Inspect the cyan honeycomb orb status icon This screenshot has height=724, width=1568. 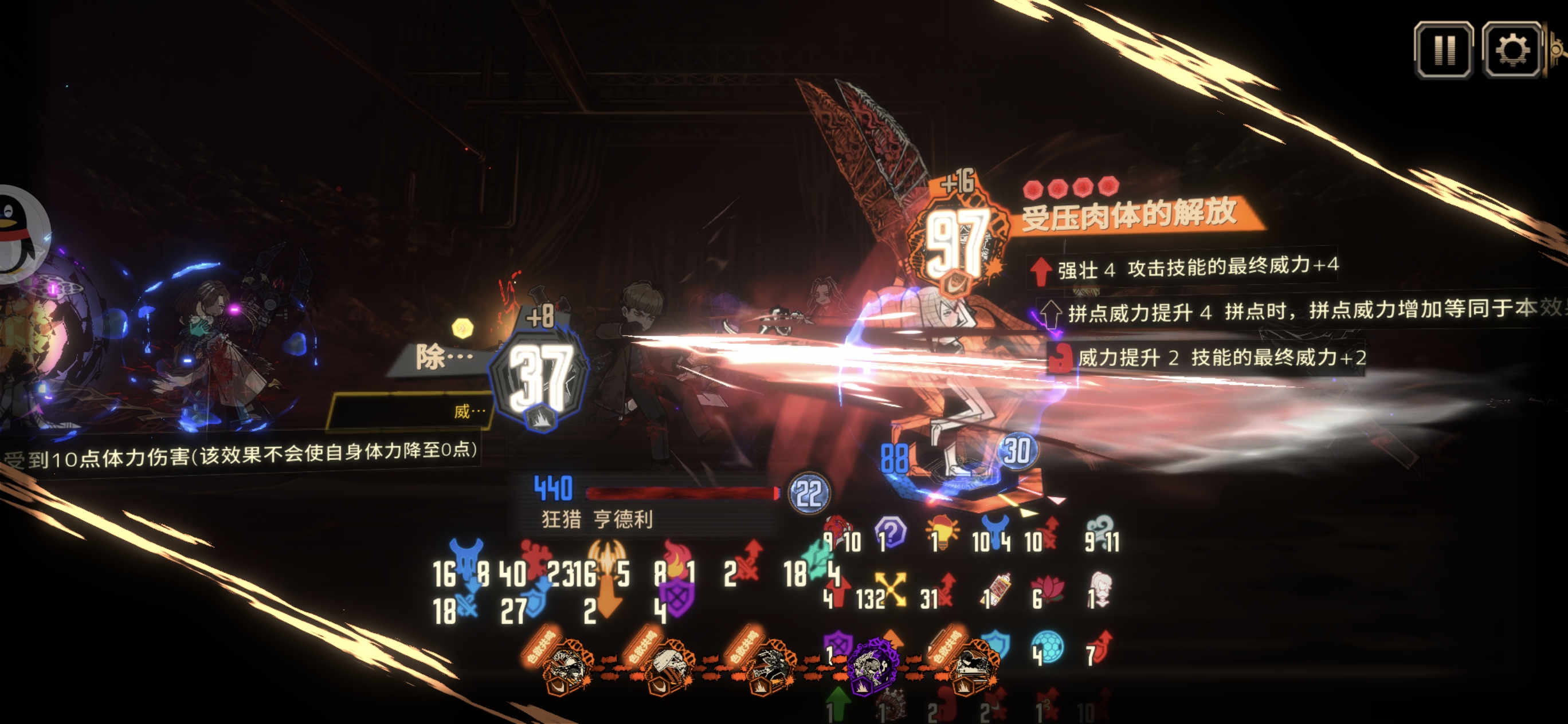pos(1048,647)
